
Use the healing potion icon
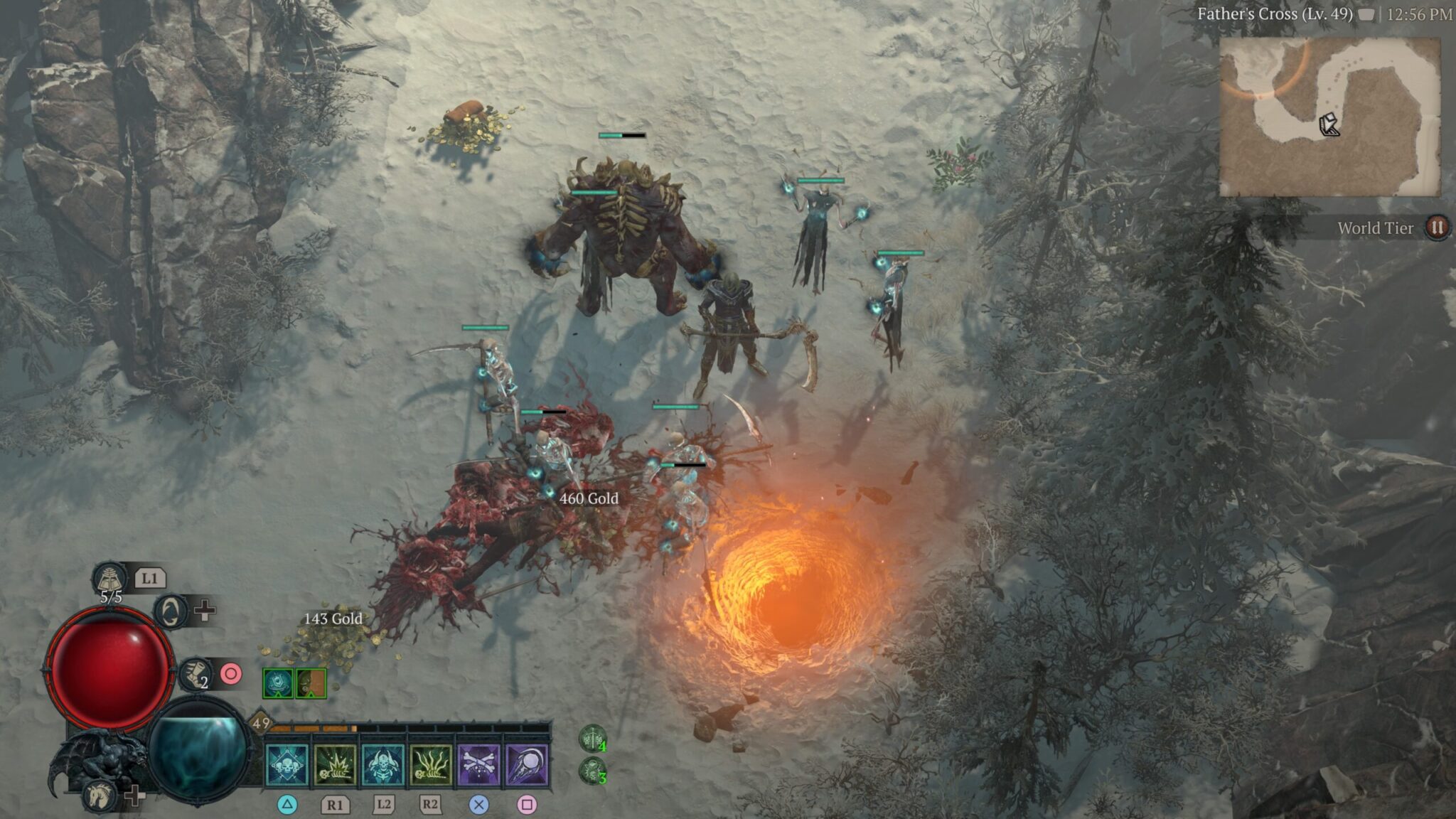109,578
